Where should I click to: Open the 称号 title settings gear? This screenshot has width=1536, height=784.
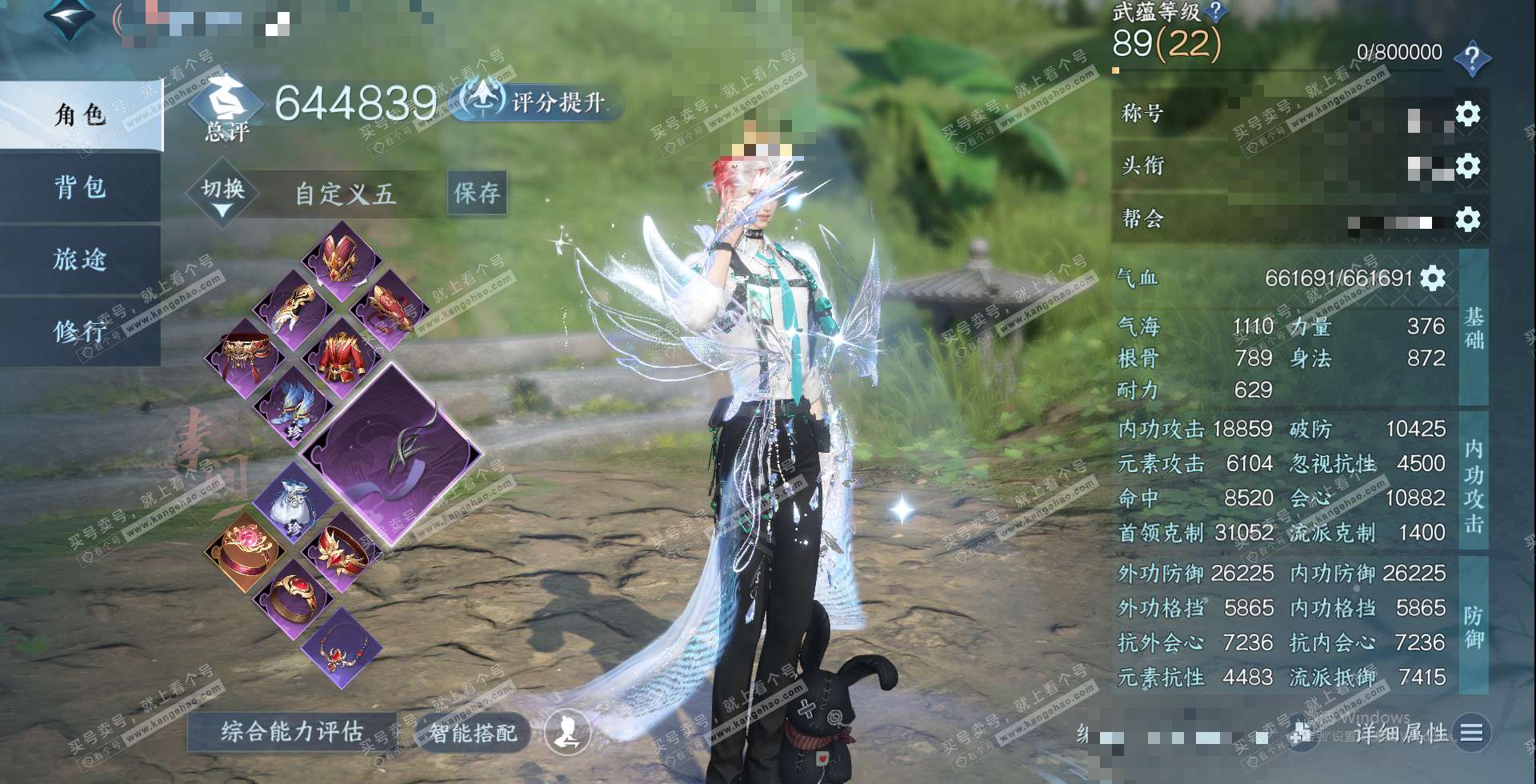[x=1467, y=114]
